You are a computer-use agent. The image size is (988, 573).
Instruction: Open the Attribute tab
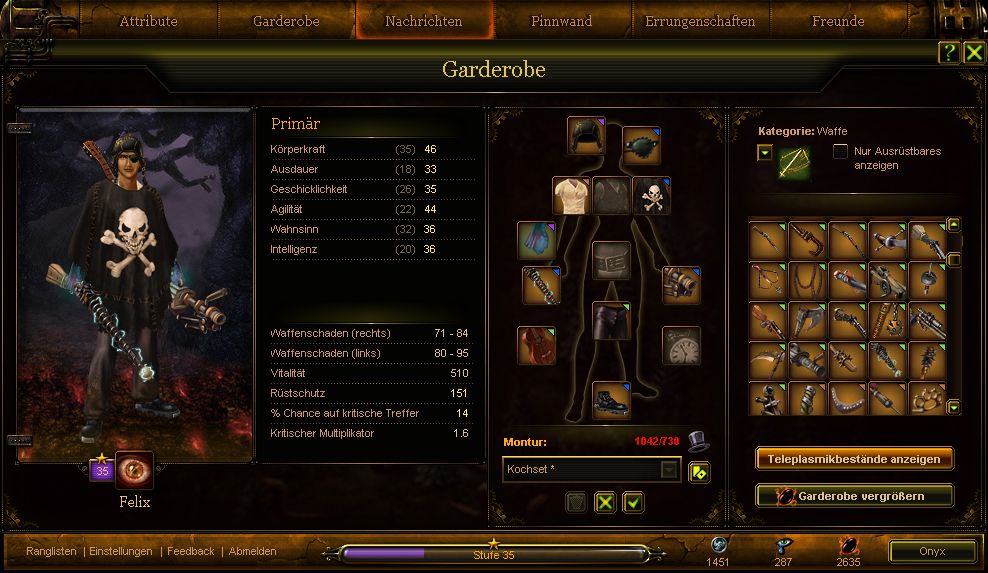pyautogui.click(x=148, y=21)
